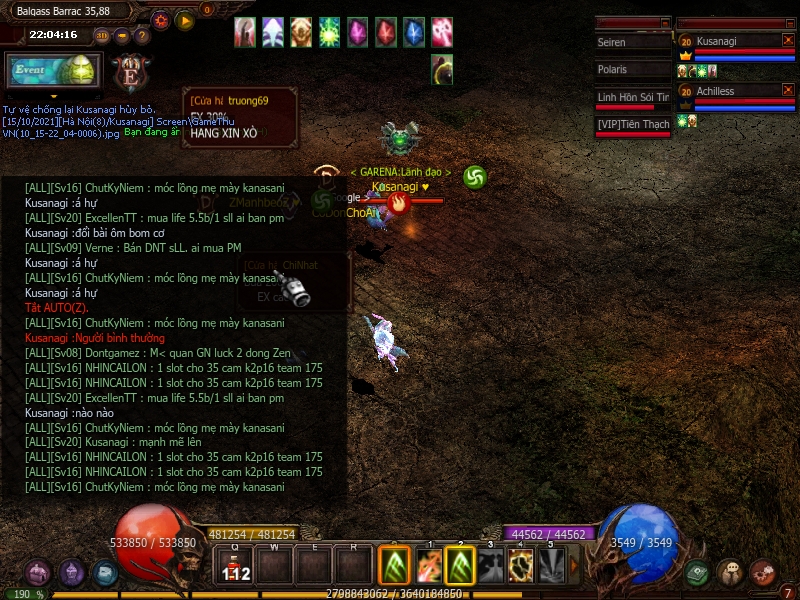The image size is (800, 600).
Task: Remove Achilless from the party list
Action: (788, 91)
